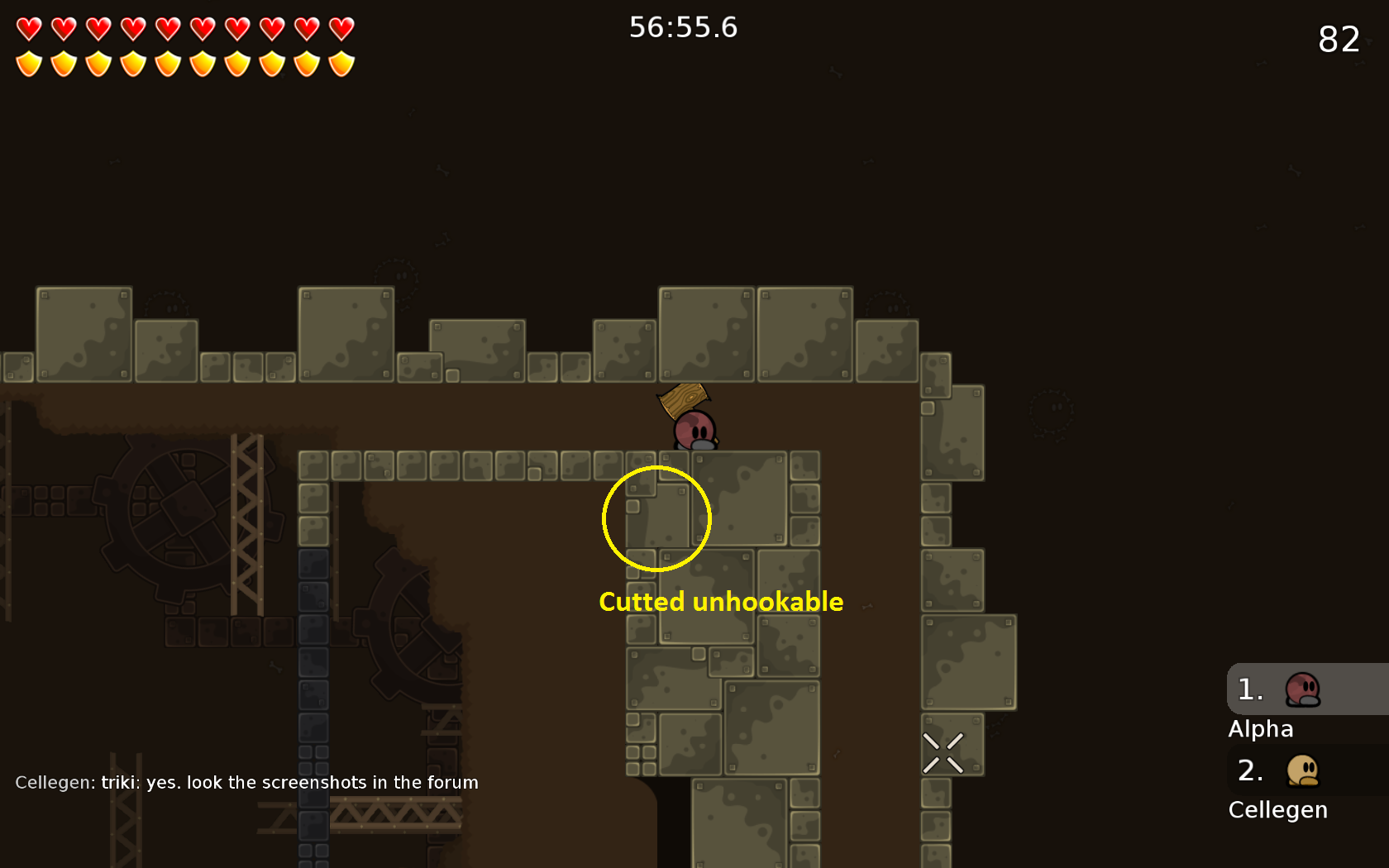The image size is (1389, 868).
Task: Click the hammer weapon above the player
Action: 681,400
